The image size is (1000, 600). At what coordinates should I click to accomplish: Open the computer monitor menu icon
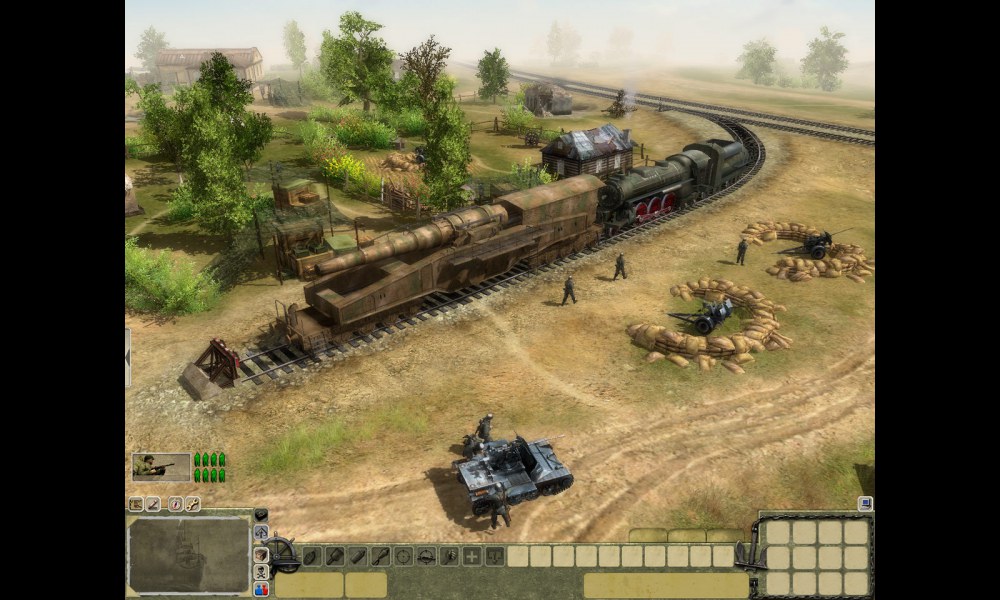(x=865, y=504)
